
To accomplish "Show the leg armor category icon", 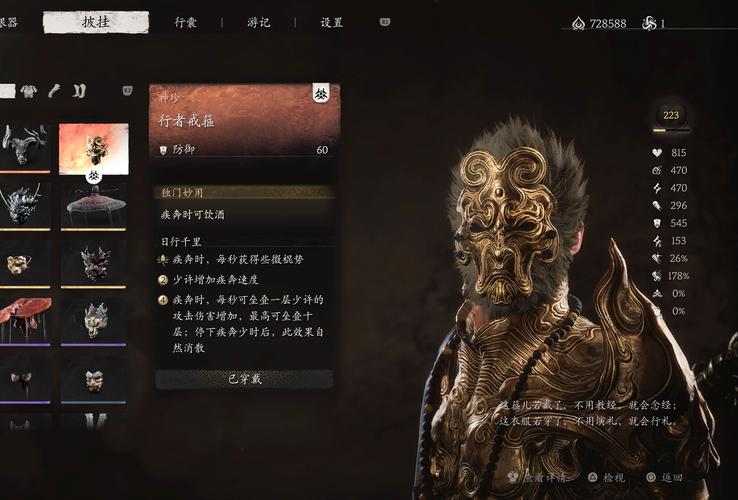I will (x=79, y=91).
